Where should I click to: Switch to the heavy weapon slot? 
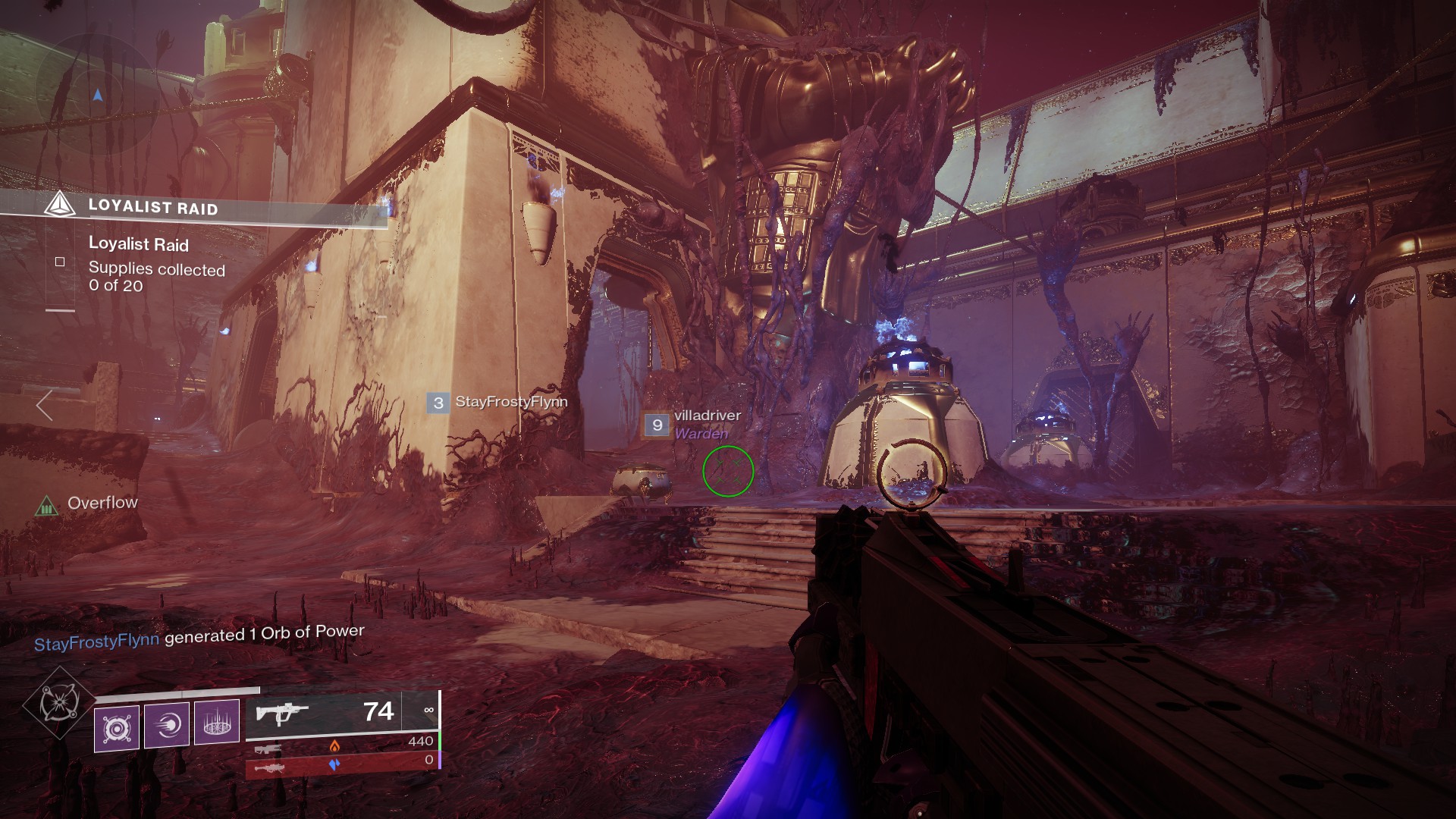click(x=268, y=768)
